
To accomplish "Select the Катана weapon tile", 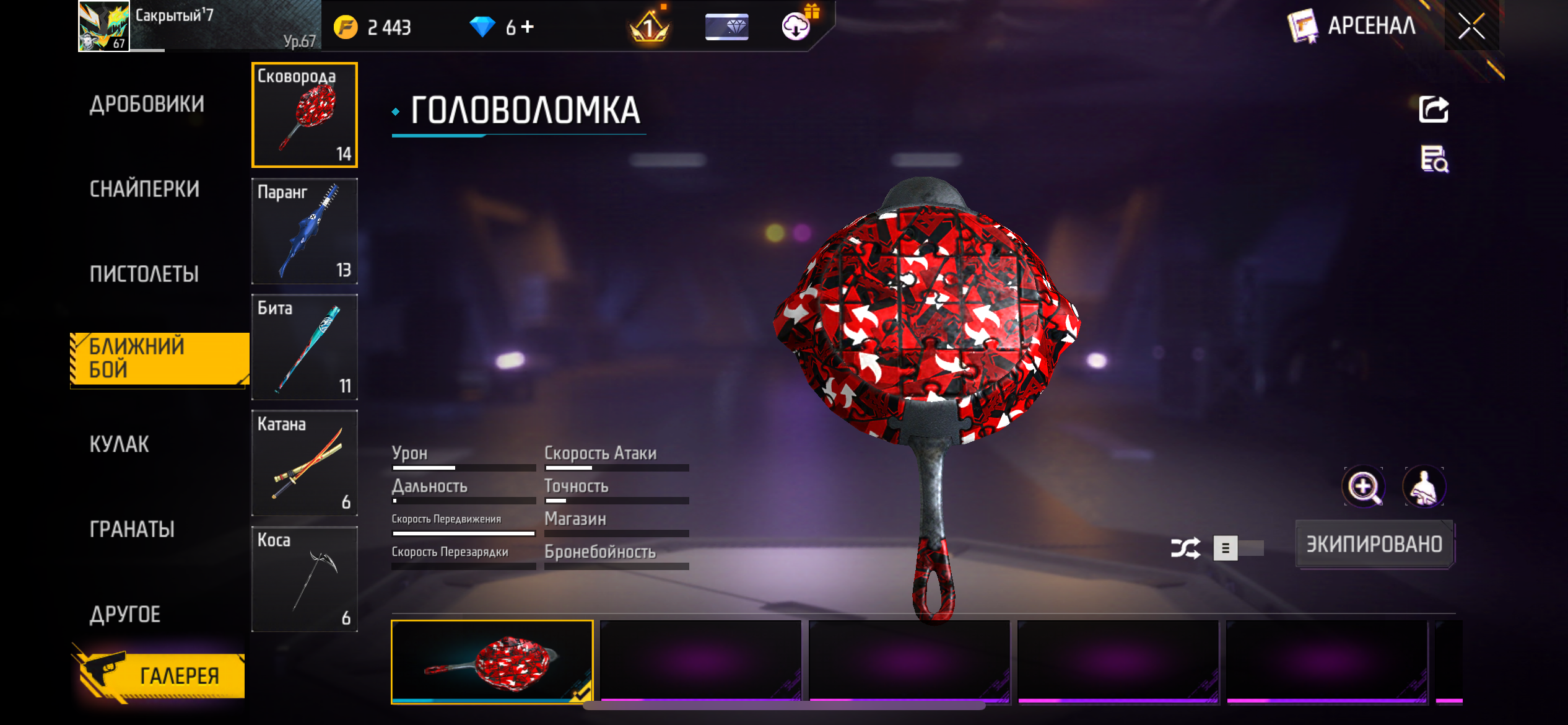I will [305, 463].
